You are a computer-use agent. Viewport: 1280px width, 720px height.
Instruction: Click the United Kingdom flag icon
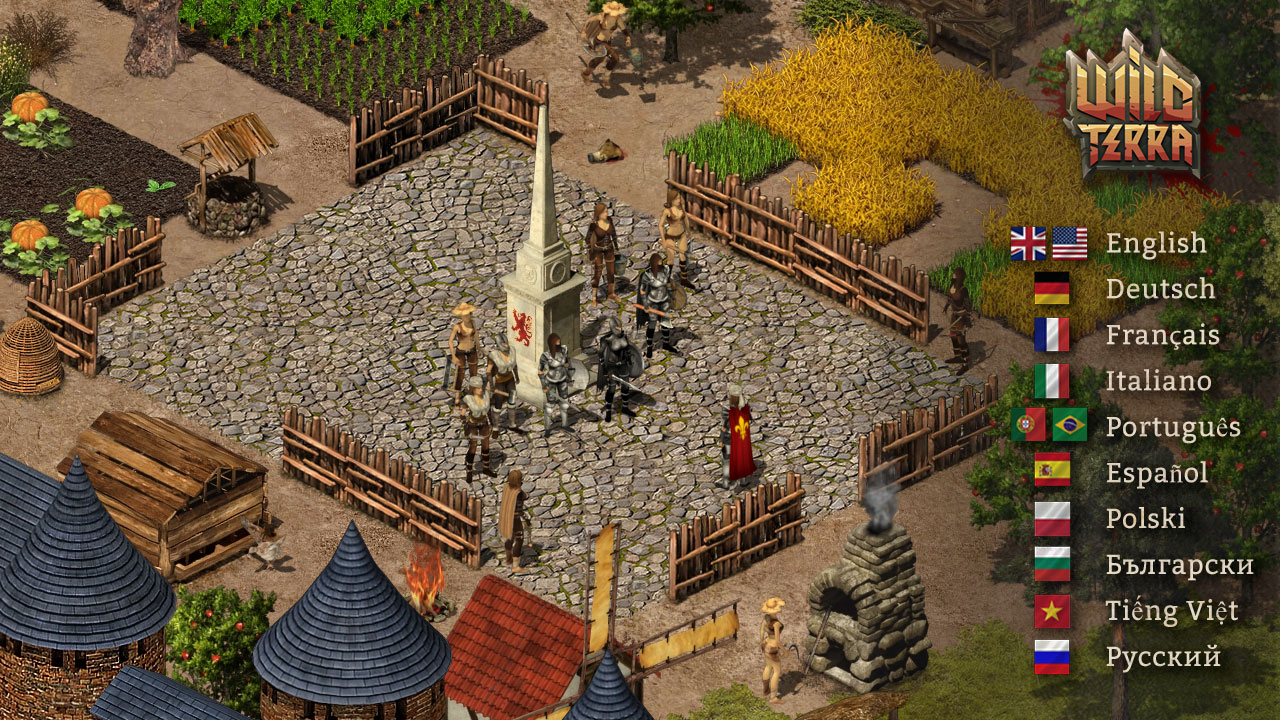pos(1028,243)
